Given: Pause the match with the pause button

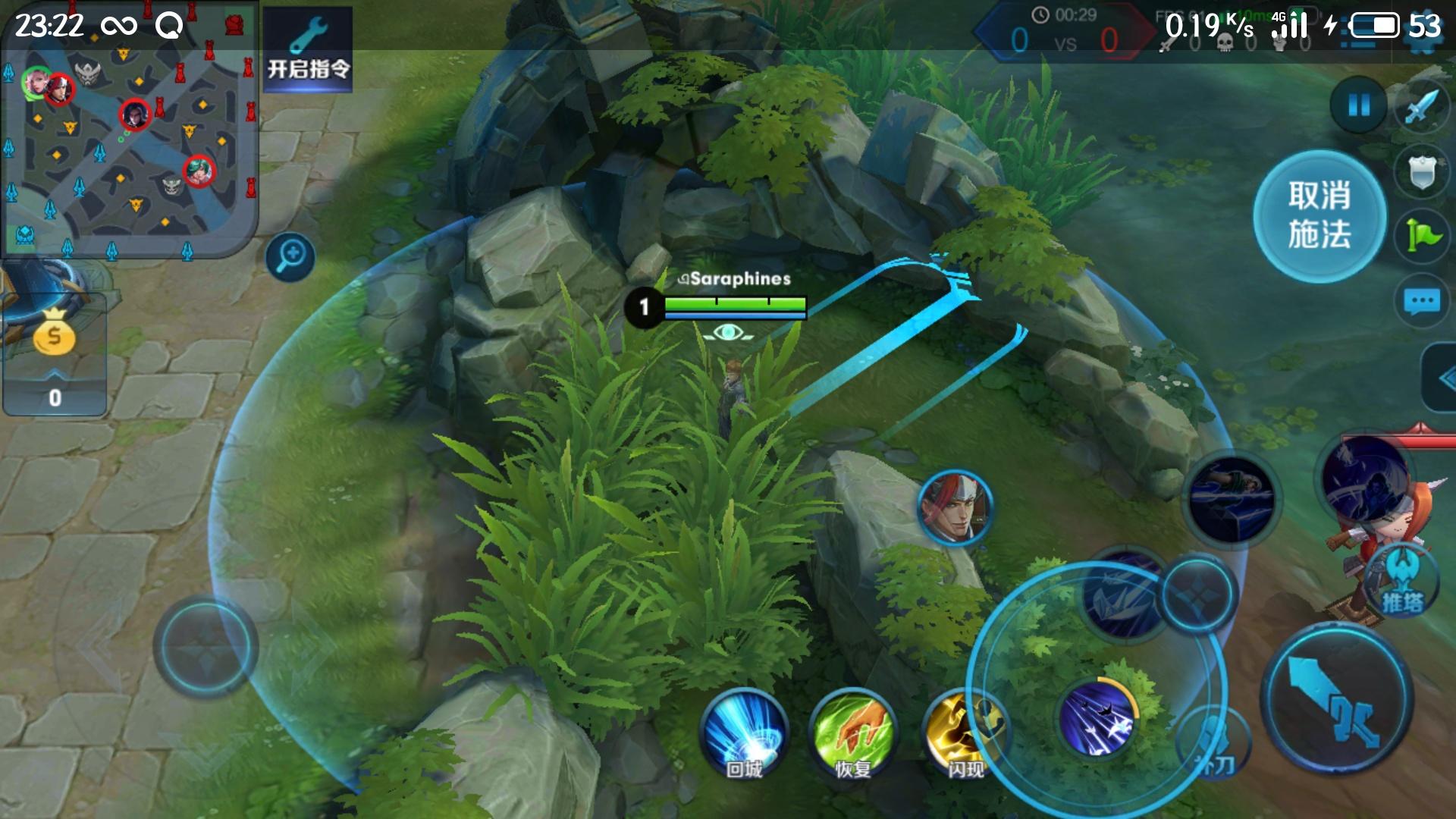Looking at the screenshot, I should (x=1358, y=105).
